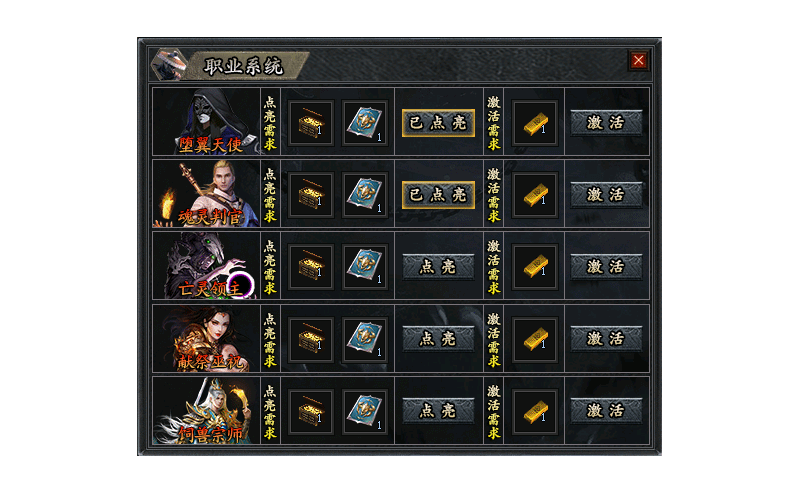Activate the 亡灵领主 class with 激活
Screen dimensions: 800x494
point(606,267)
